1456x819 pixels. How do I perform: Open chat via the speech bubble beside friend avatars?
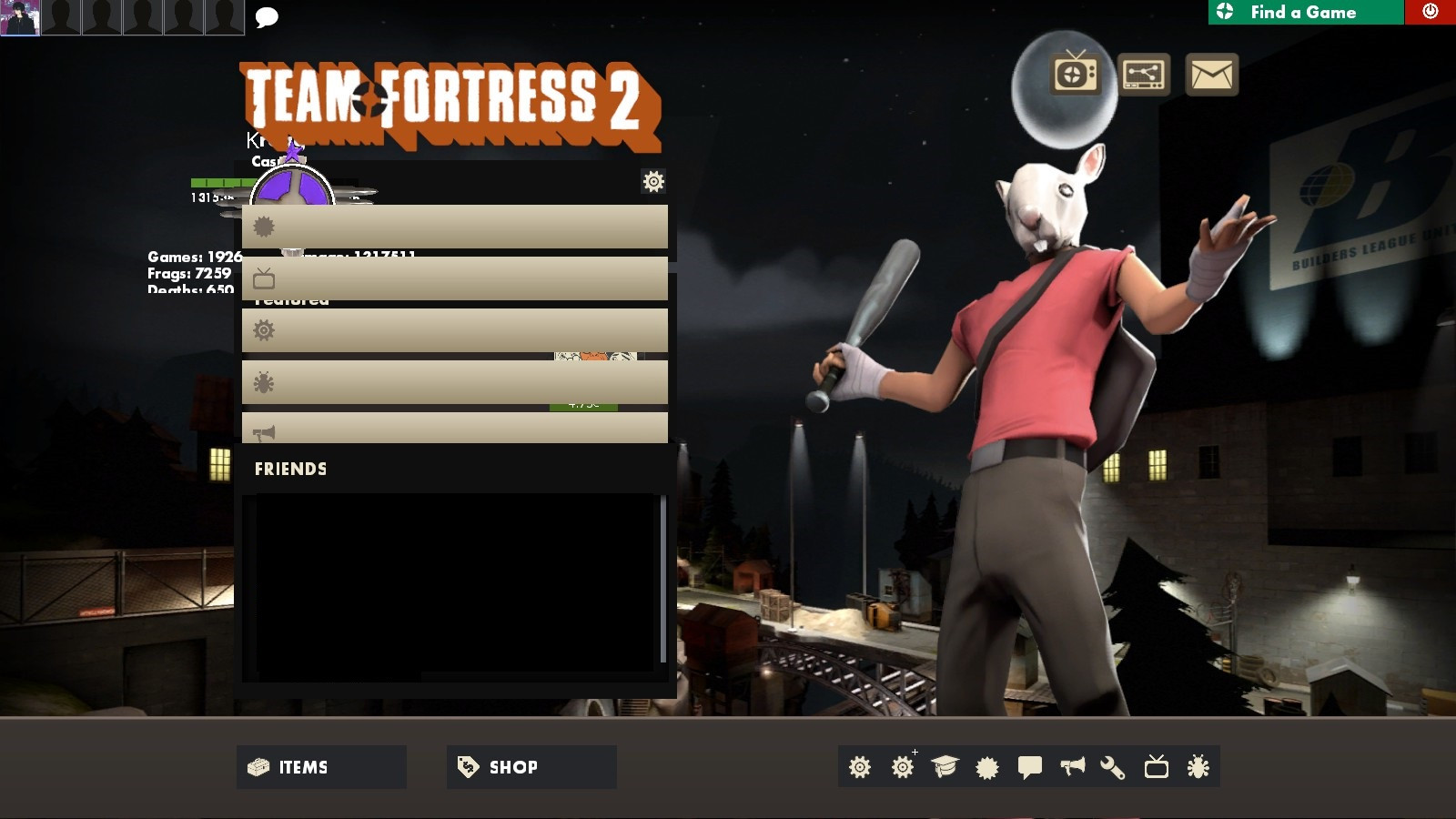[266, 17]
